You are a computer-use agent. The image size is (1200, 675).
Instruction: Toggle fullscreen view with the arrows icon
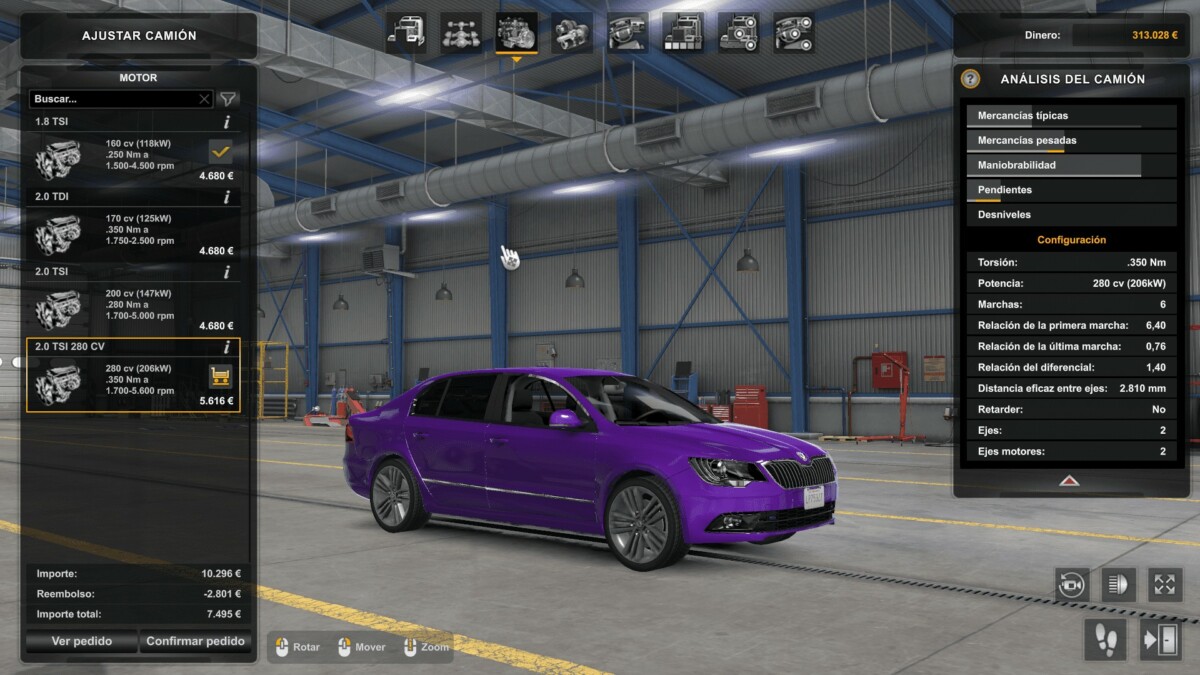pyautogui.click(x=1164, y=584)
